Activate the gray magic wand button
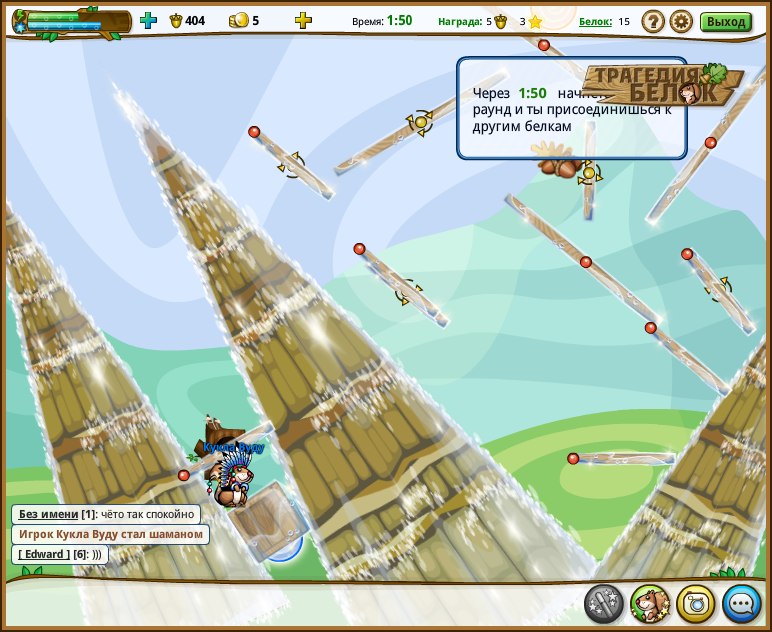 pos(604,603)
